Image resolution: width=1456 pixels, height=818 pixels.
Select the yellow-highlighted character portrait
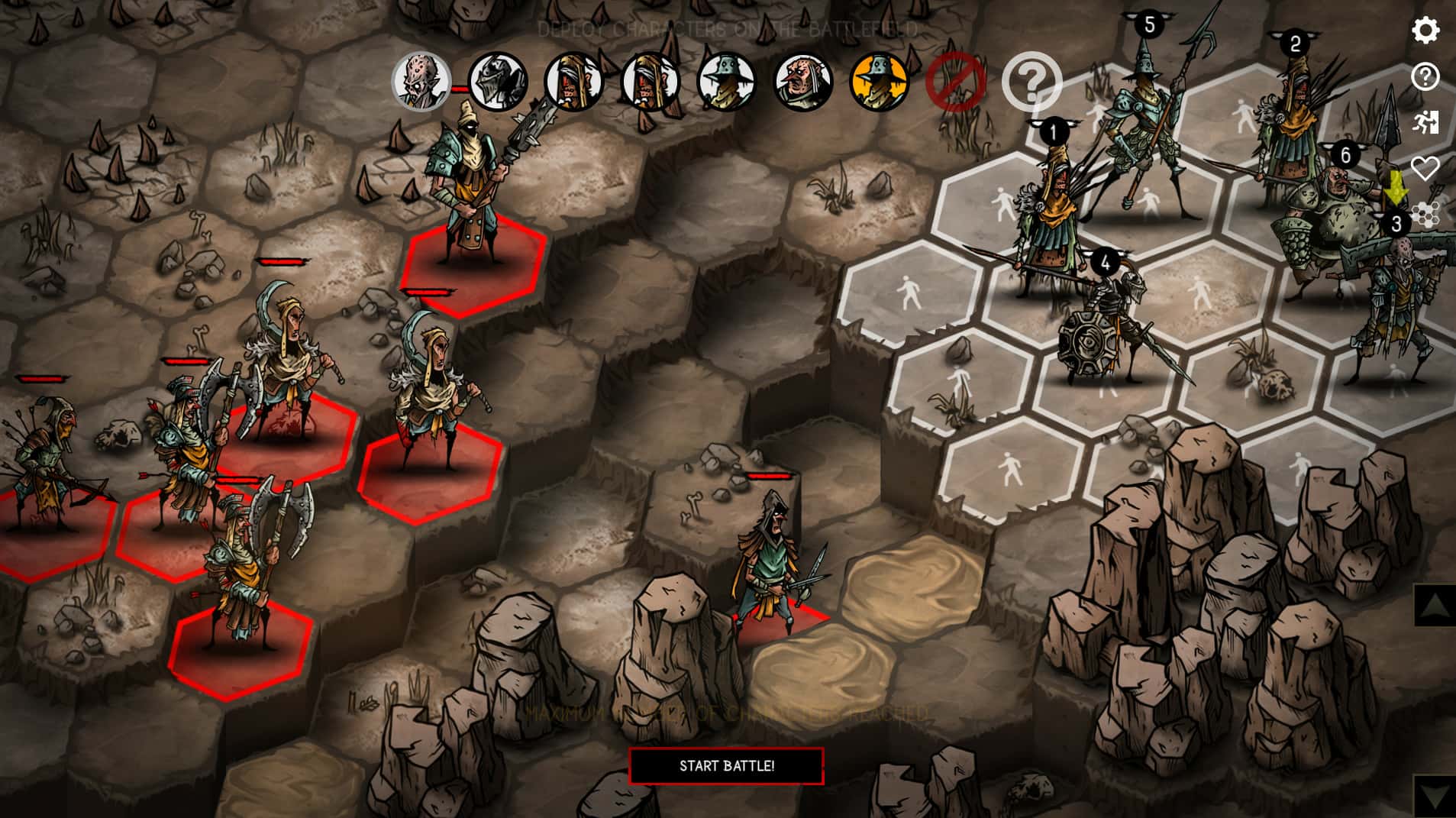[876, 81]
